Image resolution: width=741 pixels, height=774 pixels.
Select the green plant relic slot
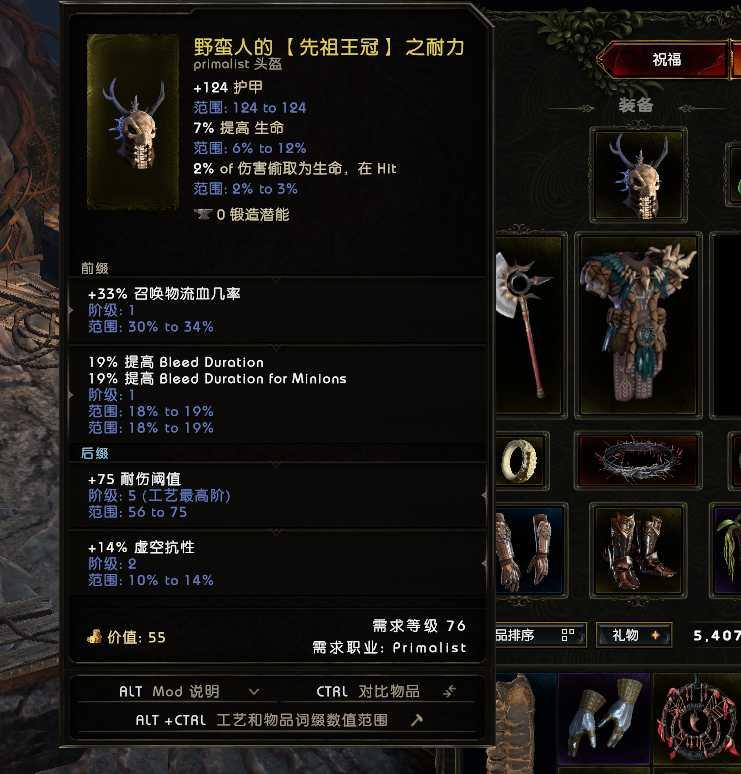click(729, 551)
